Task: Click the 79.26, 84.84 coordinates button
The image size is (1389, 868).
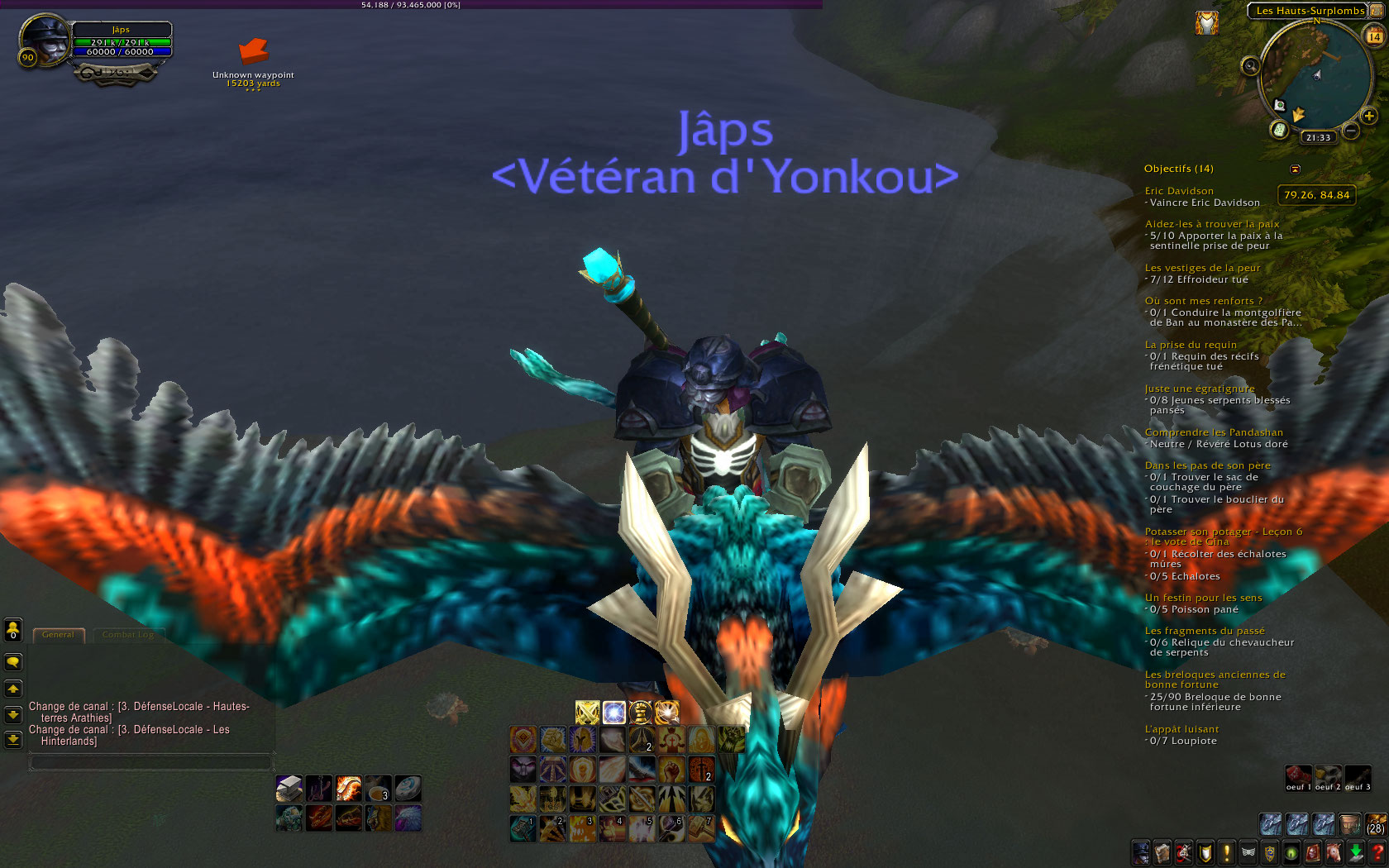Action: click(x=1316, y=195)
